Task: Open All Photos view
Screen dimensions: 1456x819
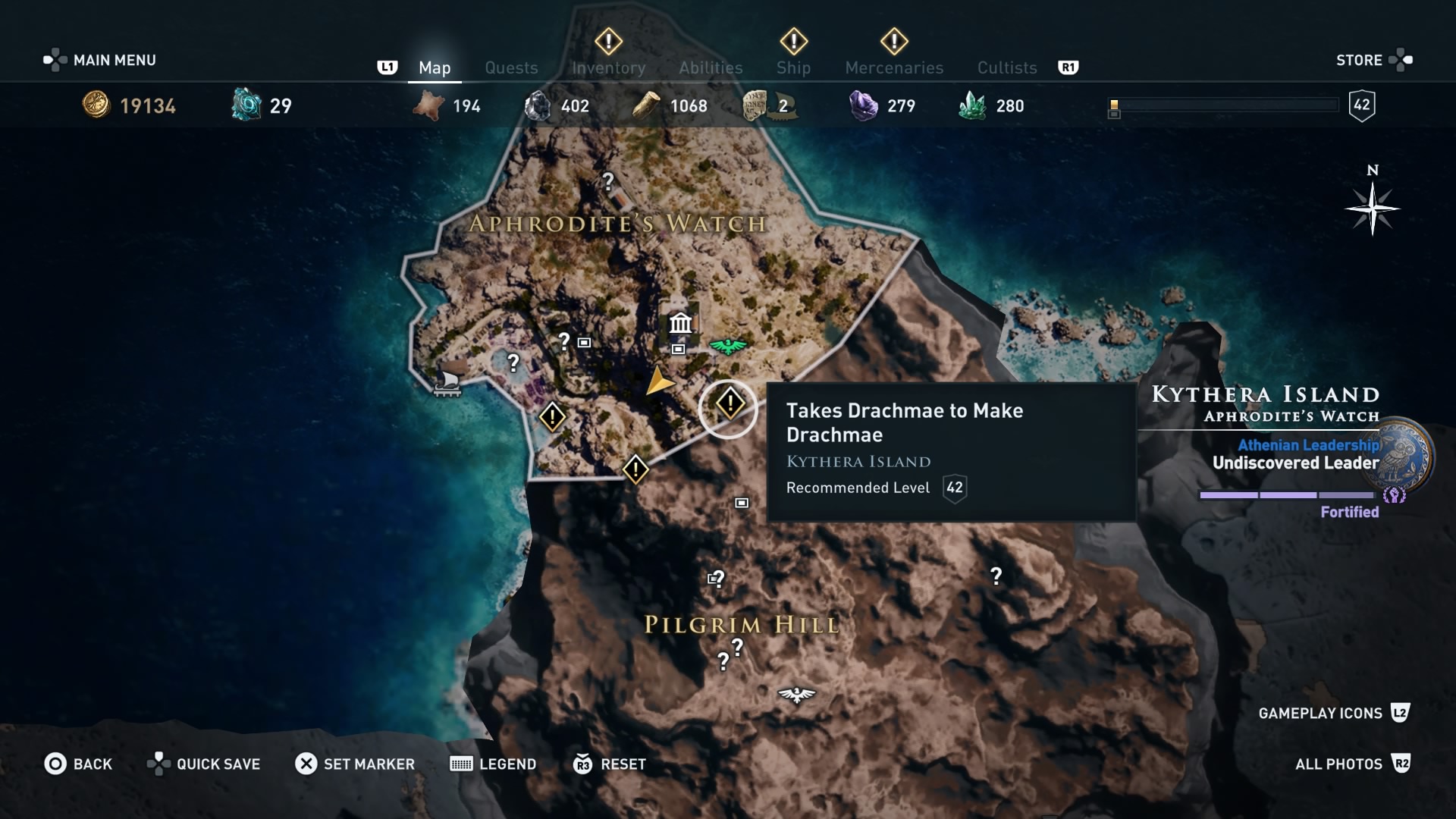Action: click(x=1351, y=764)
